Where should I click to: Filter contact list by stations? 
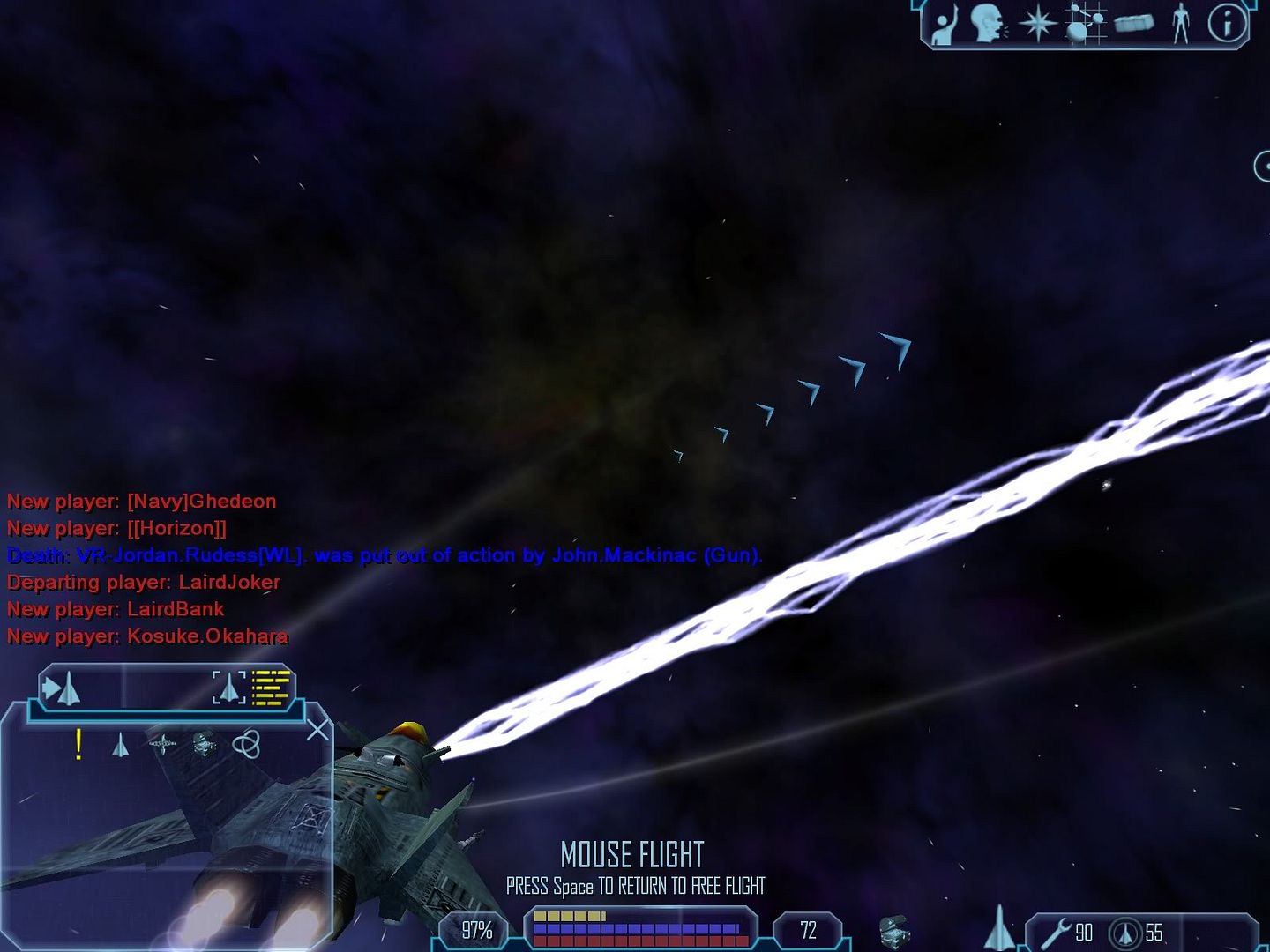pos(162,745)
